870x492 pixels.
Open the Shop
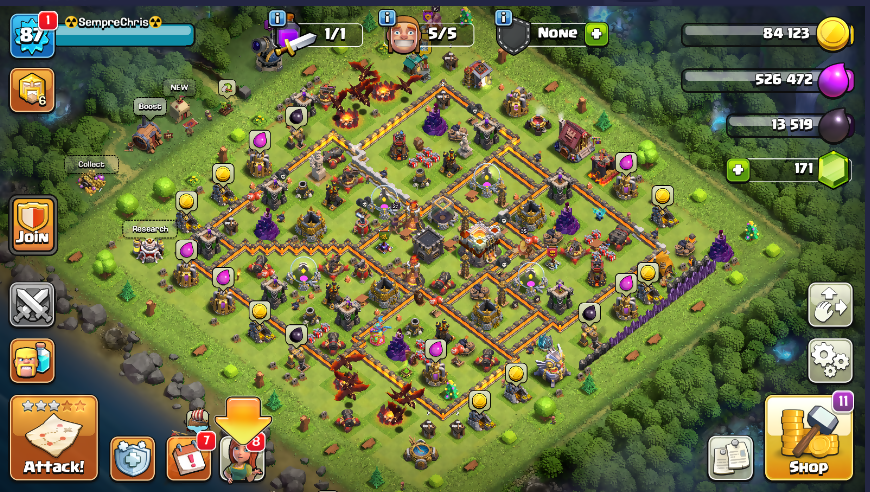pos(808,438)
